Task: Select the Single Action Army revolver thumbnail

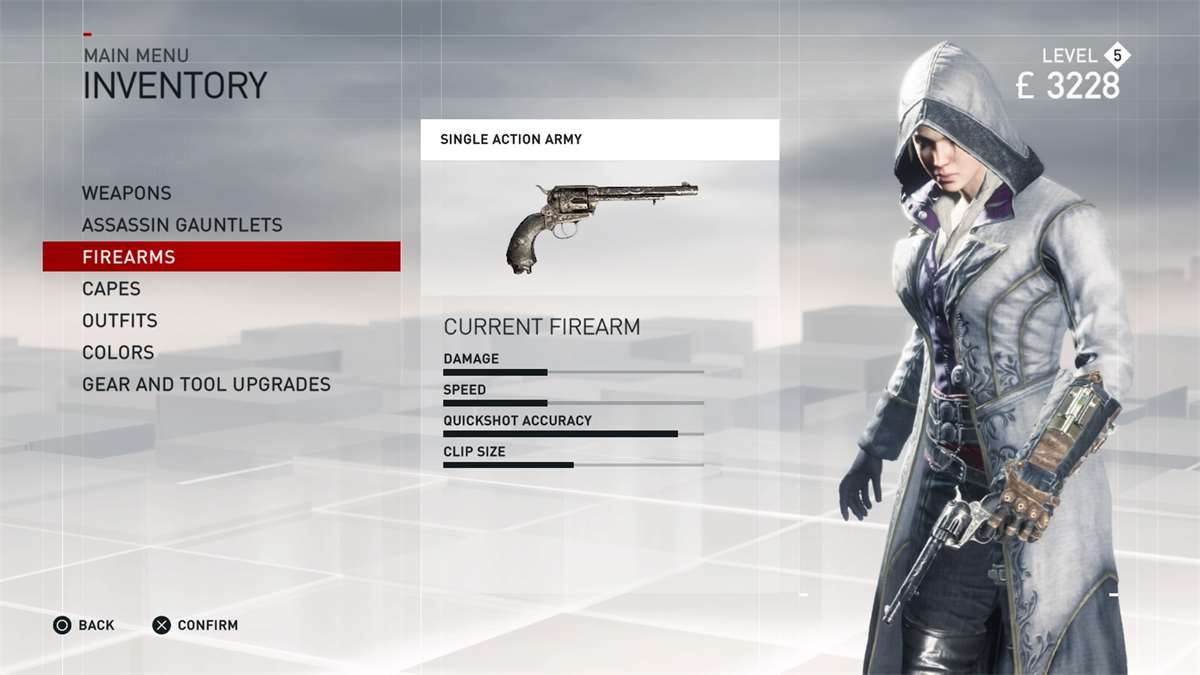Action: click(x=600, y=227)
